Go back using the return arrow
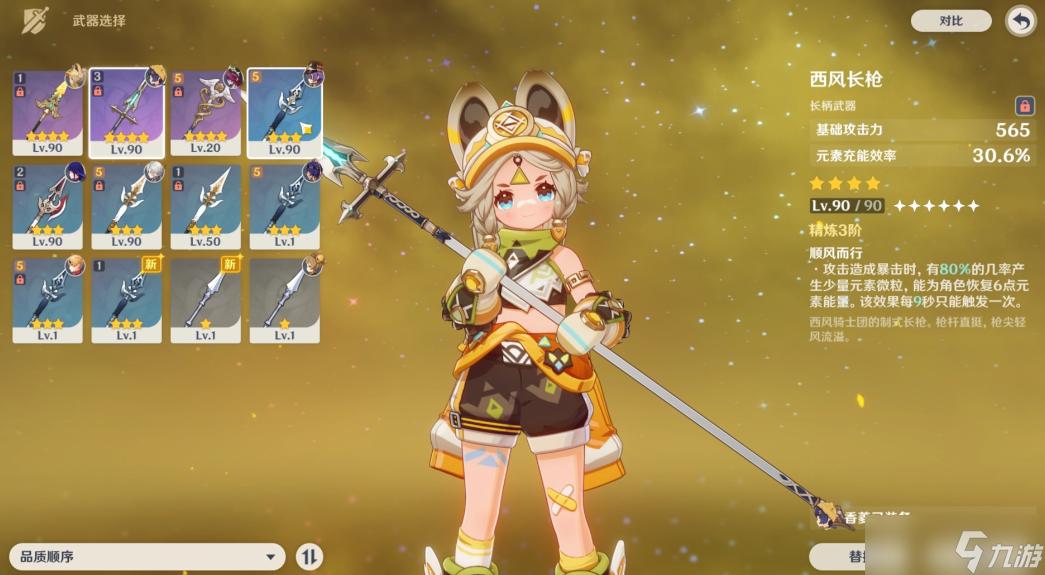Image resolution: width=1045 pixels, height=575 pixels. [x=1020, y=20]
